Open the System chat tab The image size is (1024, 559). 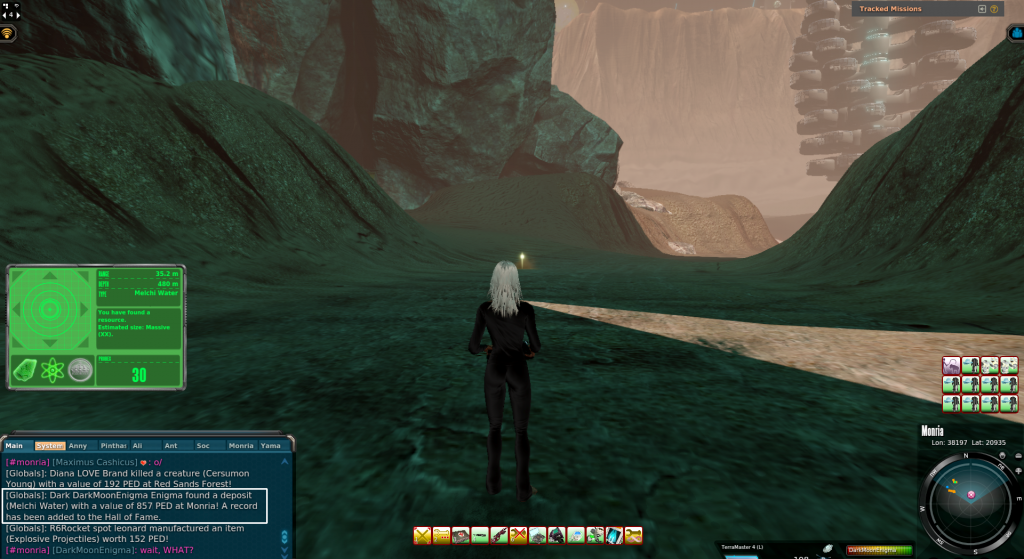point(49,445)
